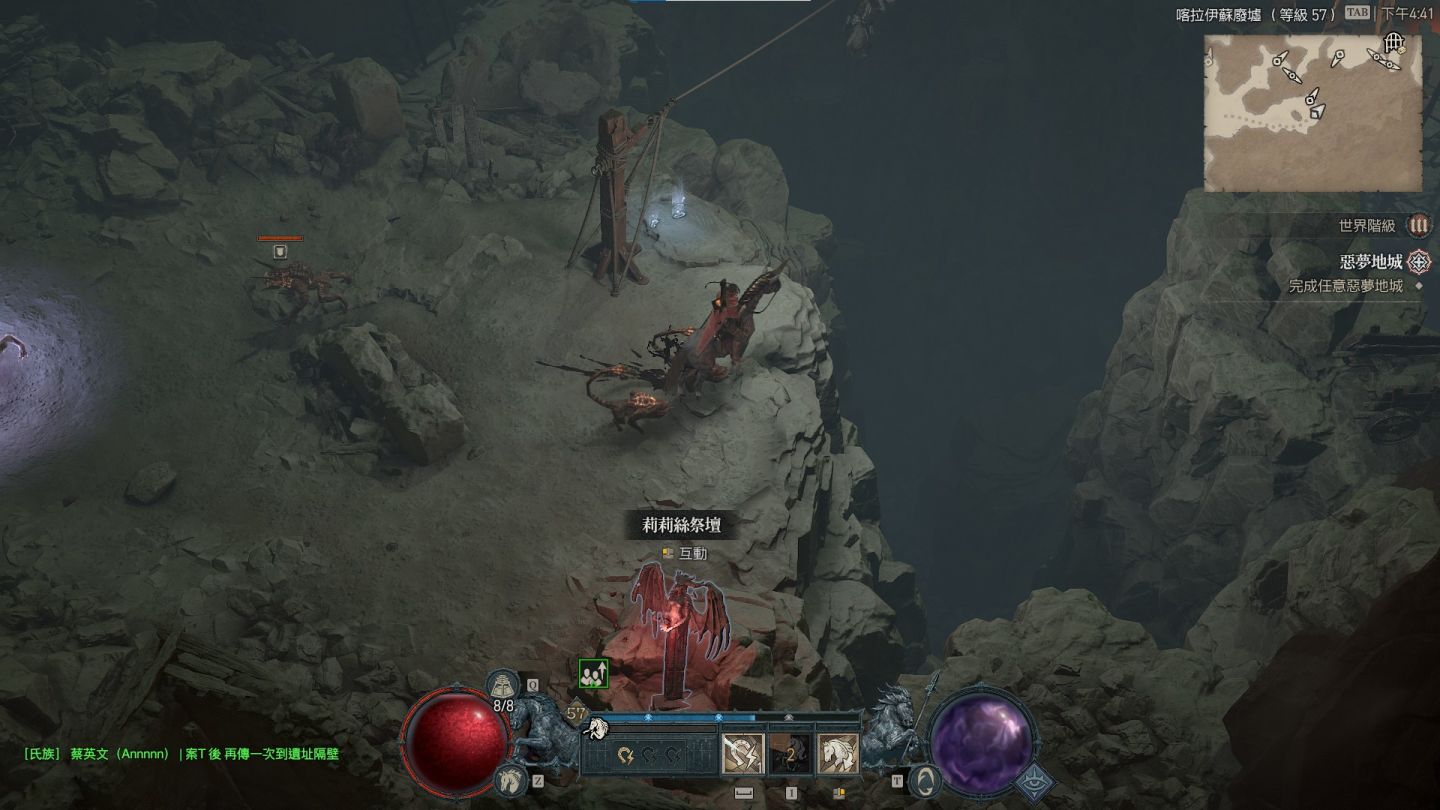This screenshot has width=1440, height=810.
Task: Activate the white horse dismount skill
Action: [x=837, y=753]
